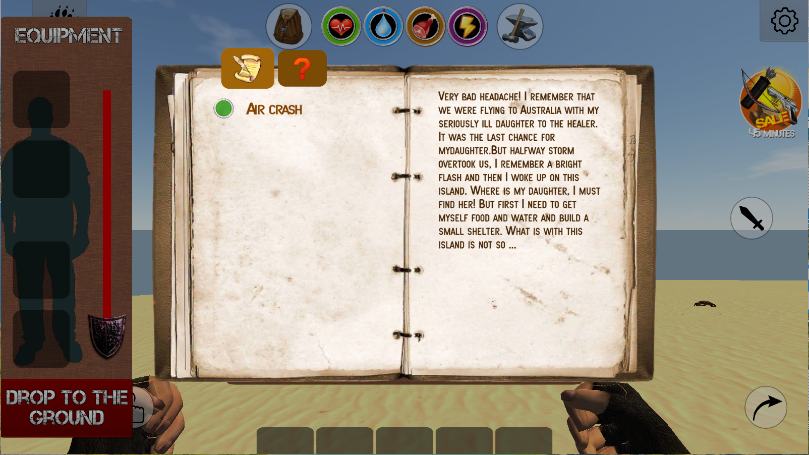Switch to the question mark help tab
Viewport: 809px width, 455px height.
(302, 69)
